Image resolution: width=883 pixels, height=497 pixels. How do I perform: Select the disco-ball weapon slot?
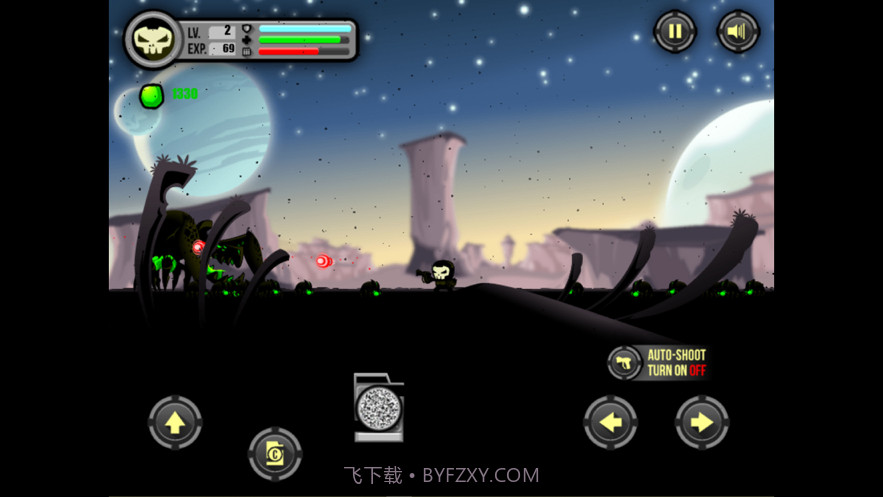pos(379,408)
